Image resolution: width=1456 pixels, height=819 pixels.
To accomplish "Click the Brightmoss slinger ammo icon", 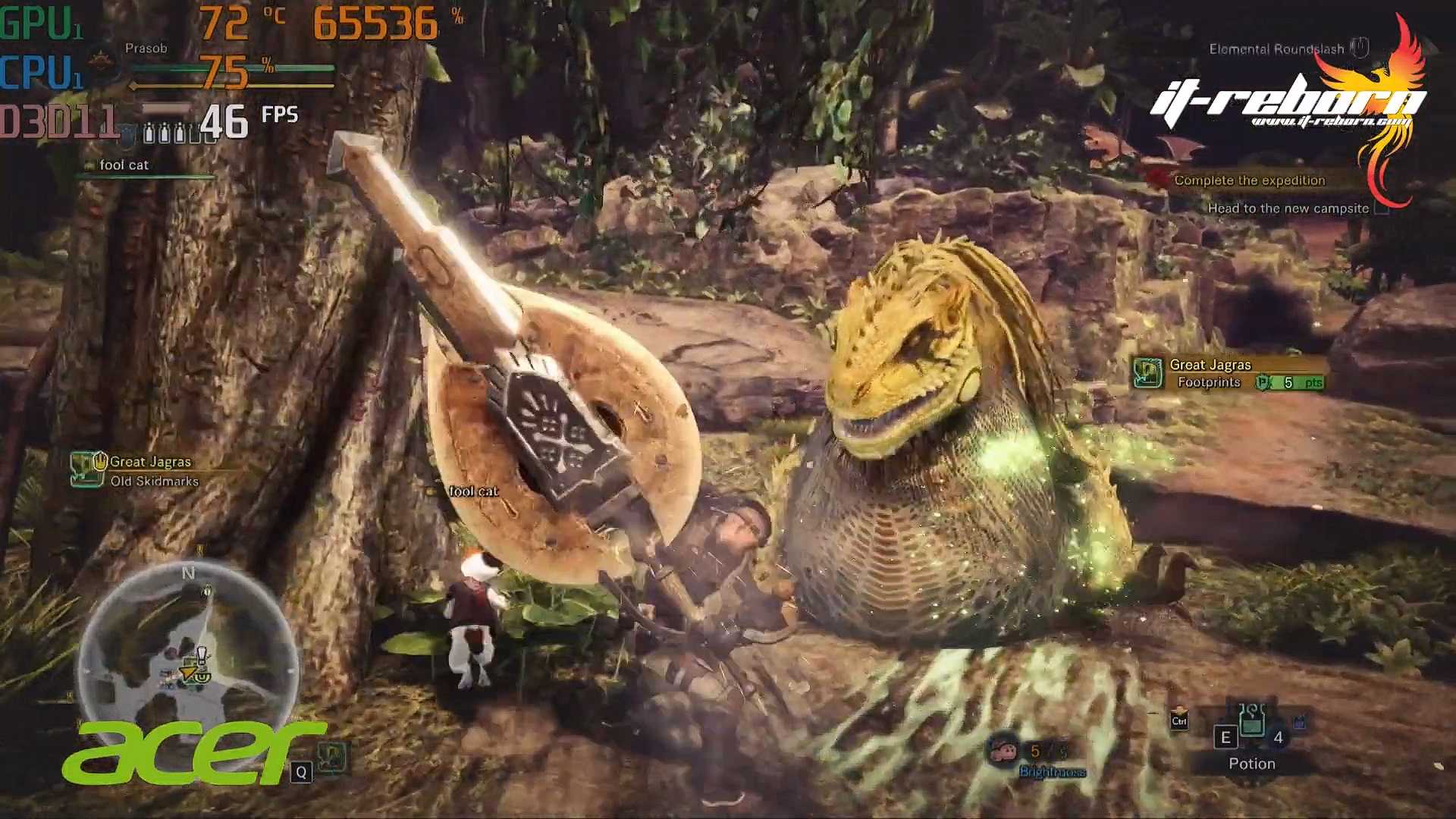I will (x=1005, y=752).
